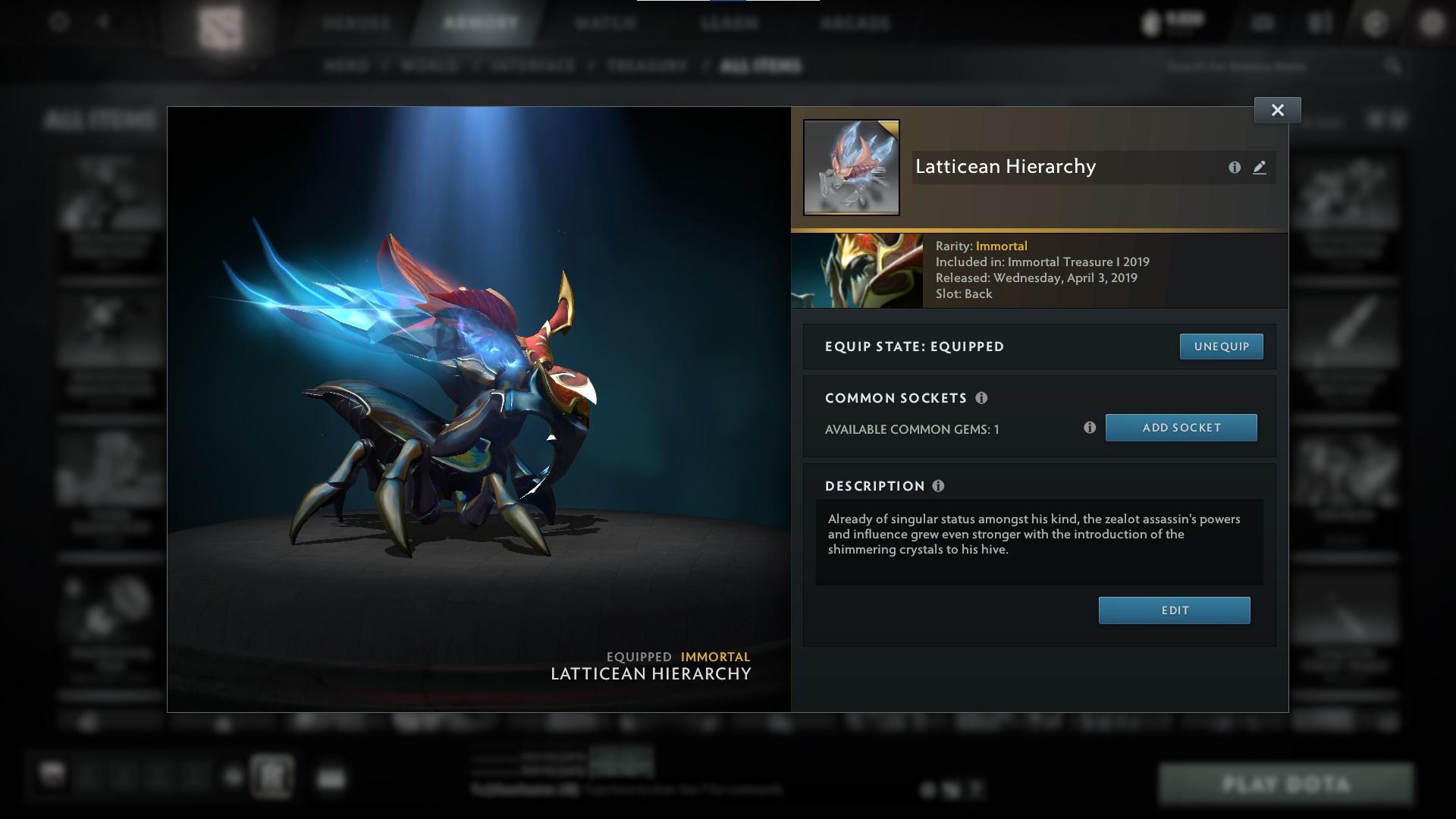
Task: Close the Latticean Hierarchy item dialog
Action: [1277, 109]
